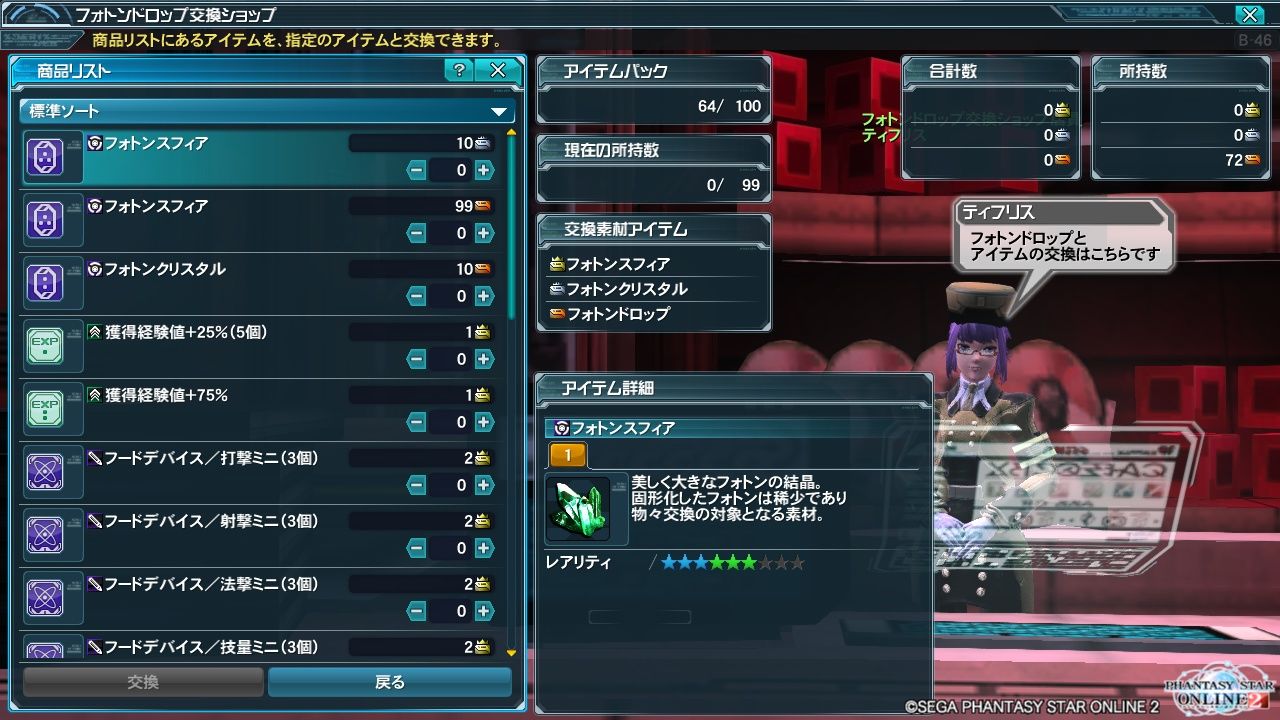Decrease quantity of フォトンクリスタル
The width and height of the screenshot is (1280, 720).
click(417, 296)
